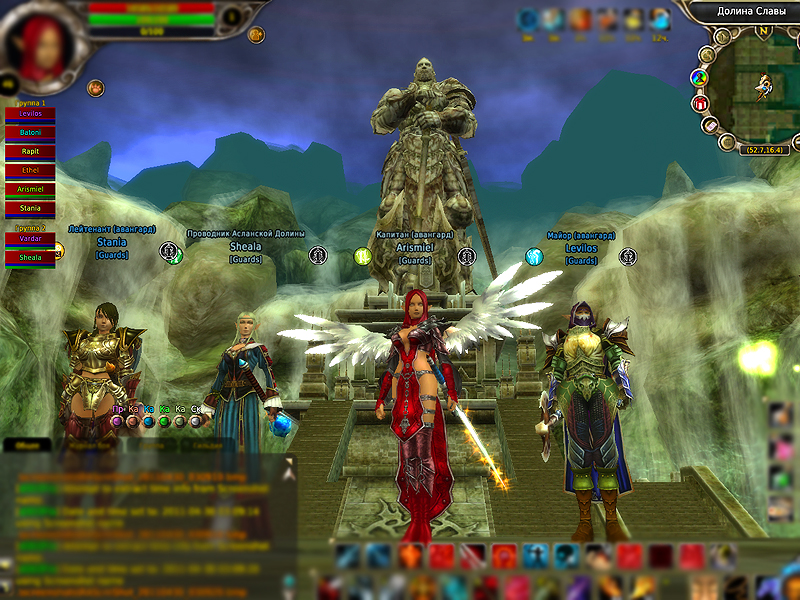Select Vardar in group 2
The width and height of the screenshot is (800, 600).
click(30, 239)
